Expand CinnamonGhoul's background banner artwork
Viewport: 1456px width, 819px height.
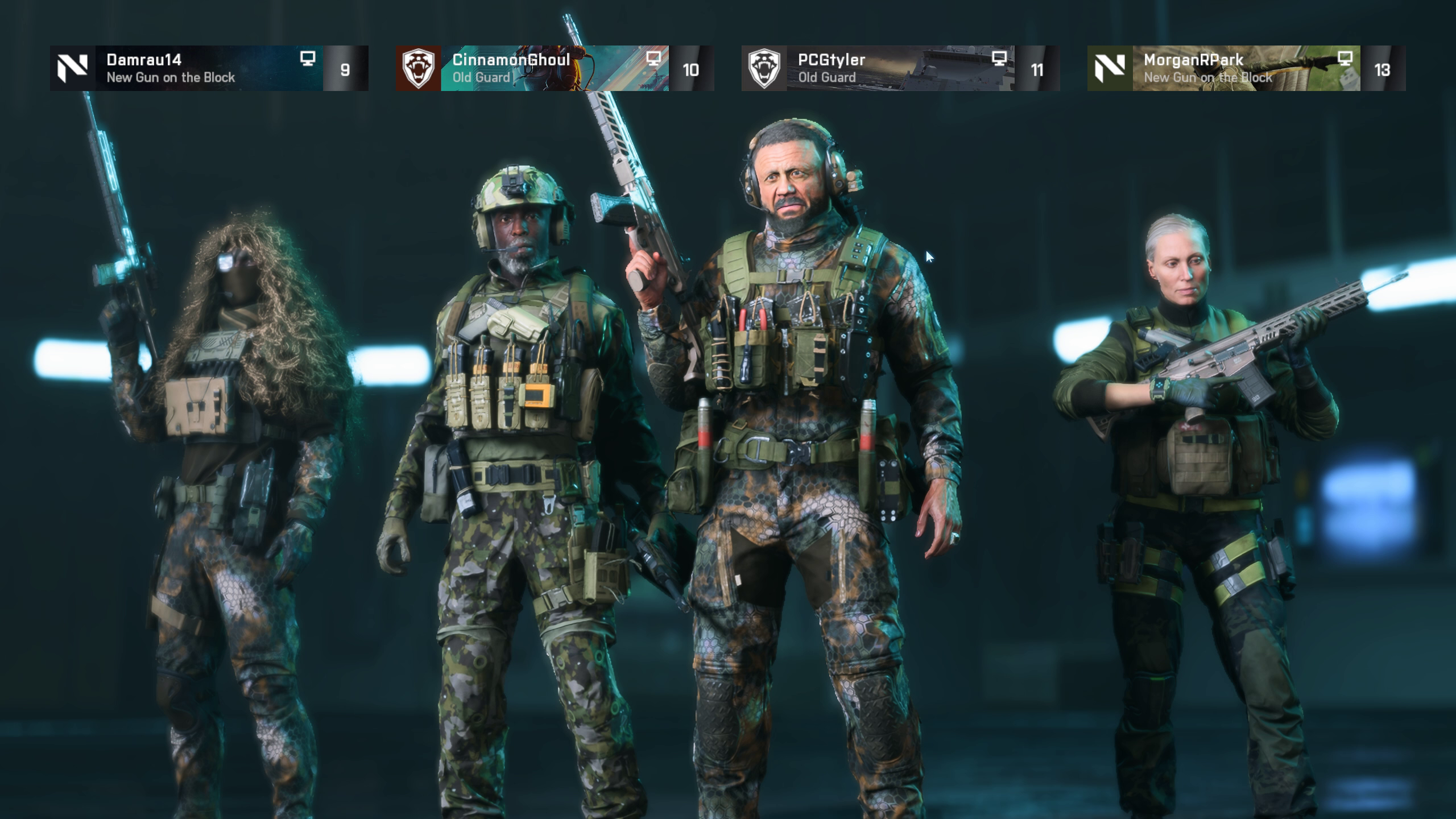(597, 68)
